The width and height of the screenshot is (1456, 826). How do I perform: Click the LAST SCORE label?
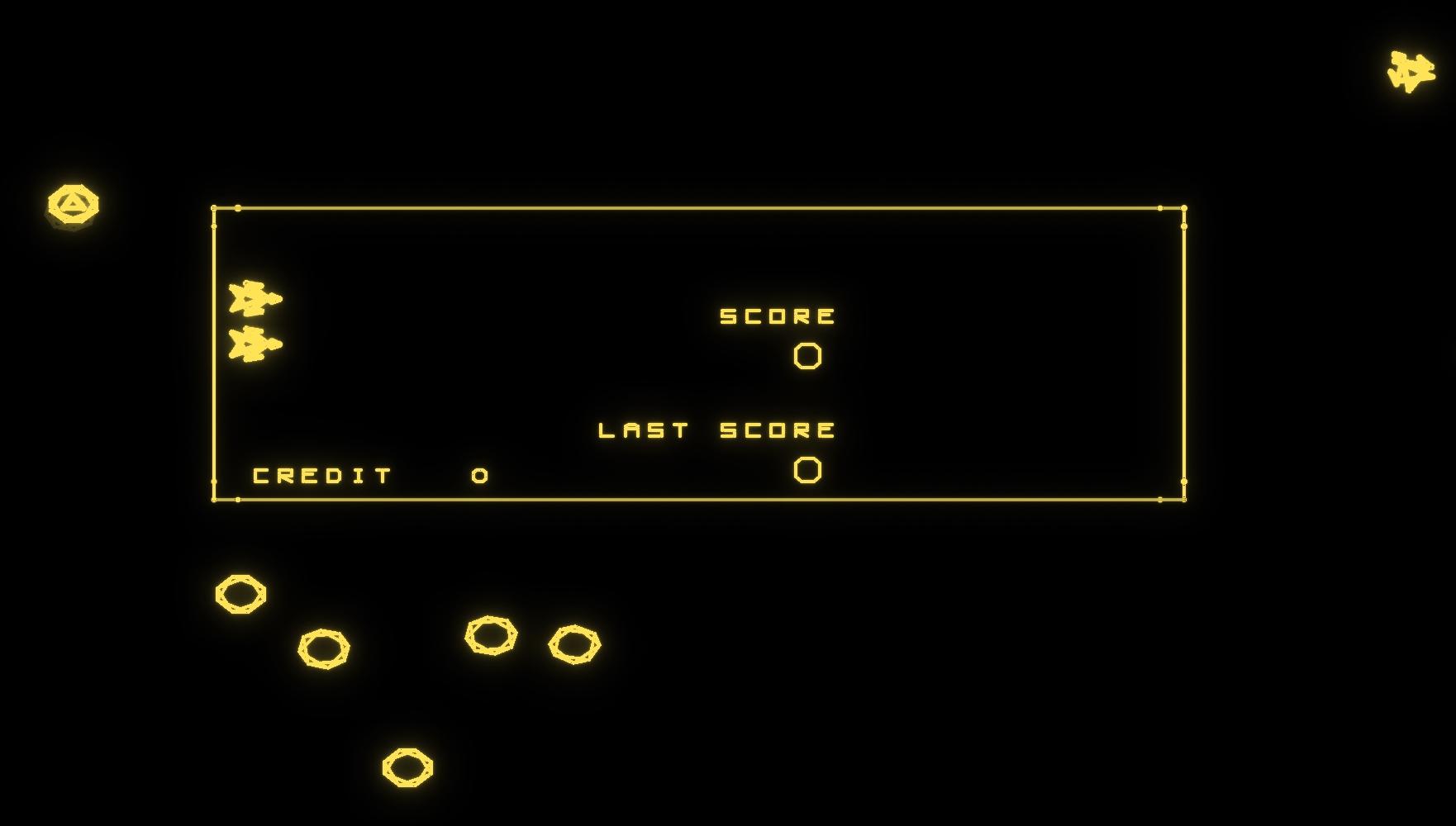pyautogui.click(x=716, y=430)
